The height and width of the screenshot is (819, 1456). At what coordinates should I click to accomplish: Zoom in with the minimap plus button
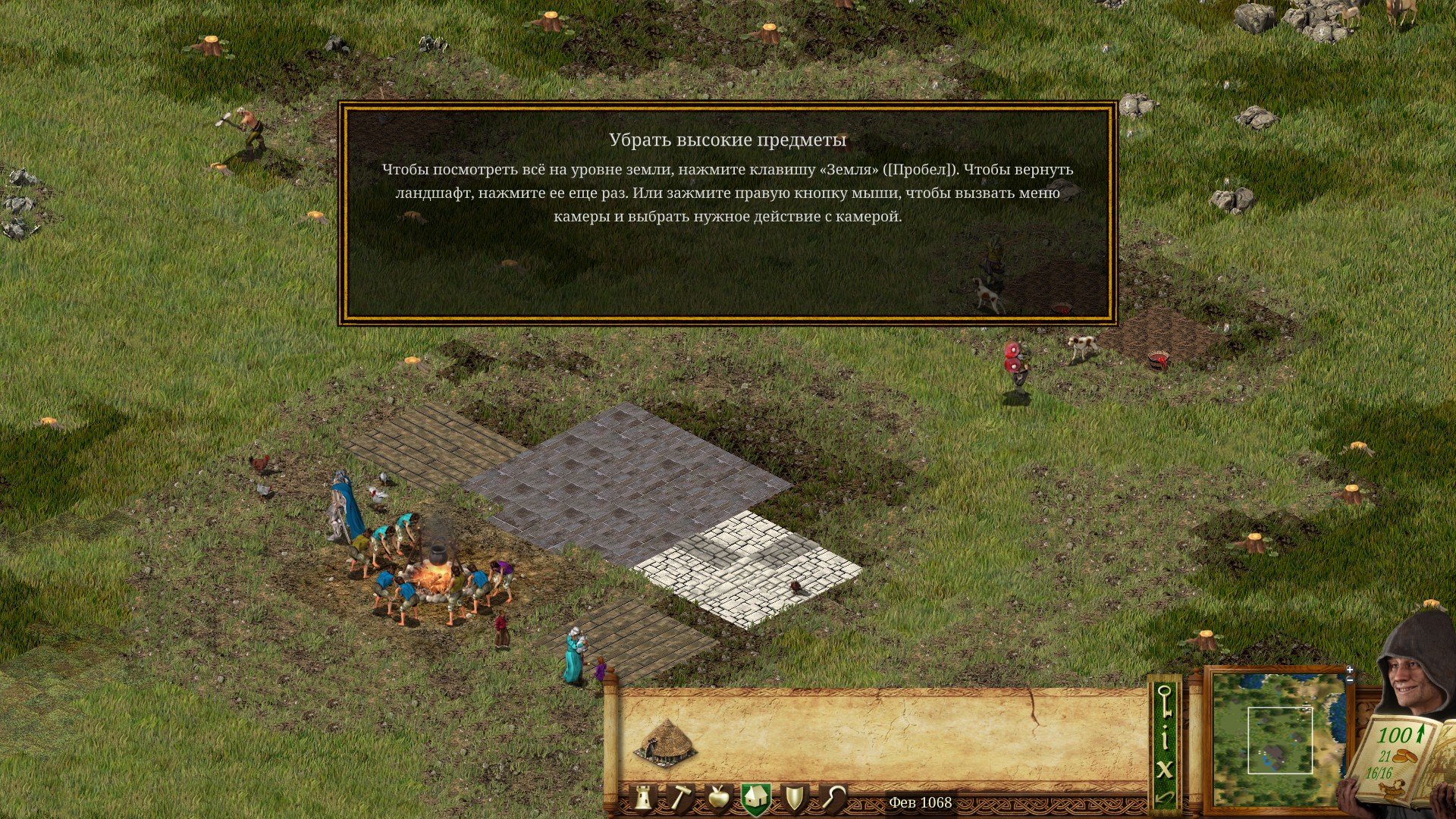1349,670
